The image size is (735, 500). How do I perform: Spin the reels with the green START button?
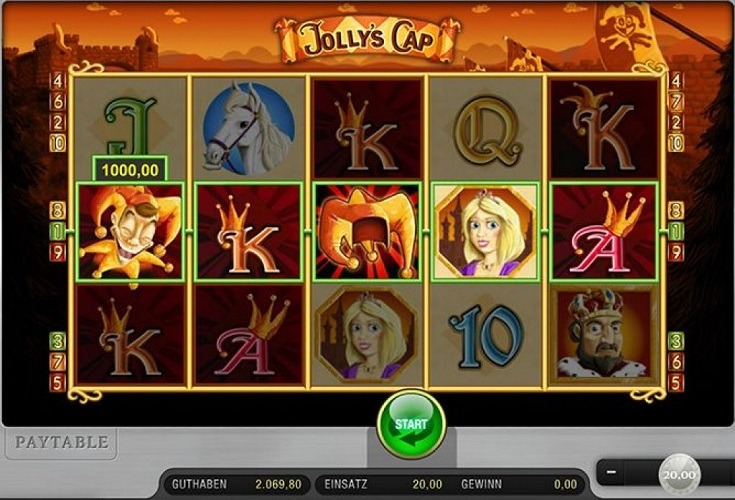pyautogui.click(x=409, y=426)
